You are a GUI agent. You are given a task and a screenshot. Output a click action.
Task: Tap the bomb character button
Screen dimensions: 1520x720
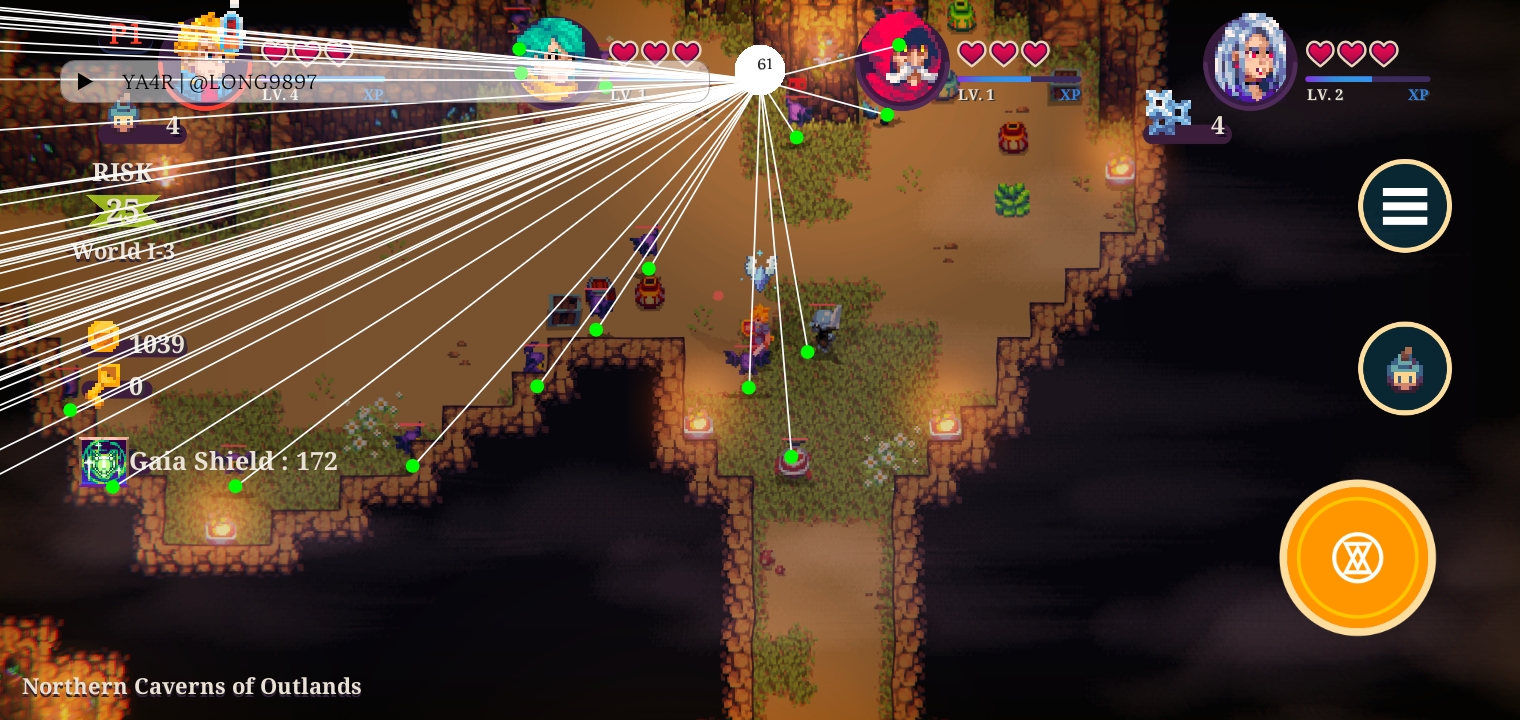1404,368
